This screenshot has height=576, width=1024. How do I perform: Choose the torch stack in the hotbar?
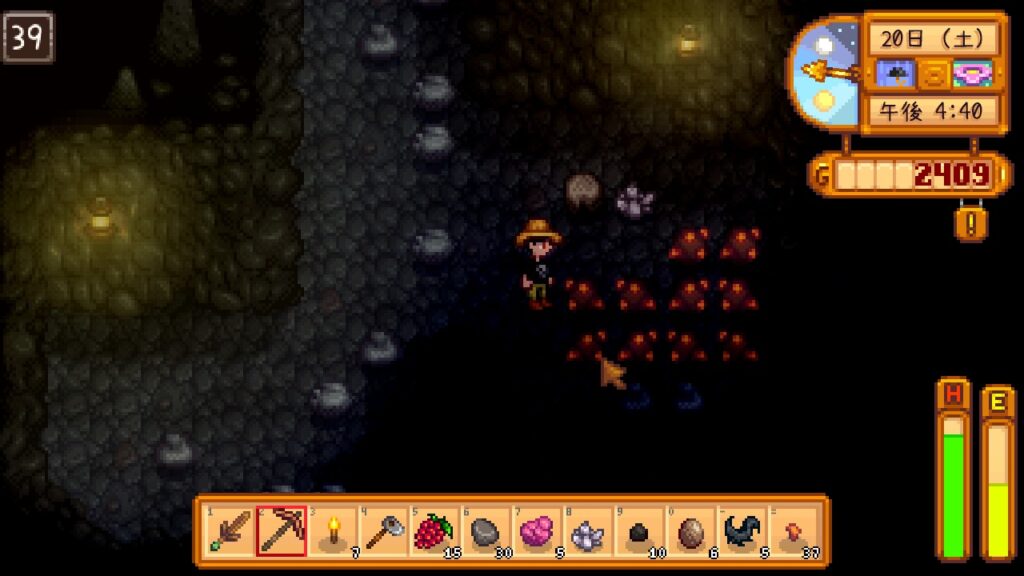332,531
